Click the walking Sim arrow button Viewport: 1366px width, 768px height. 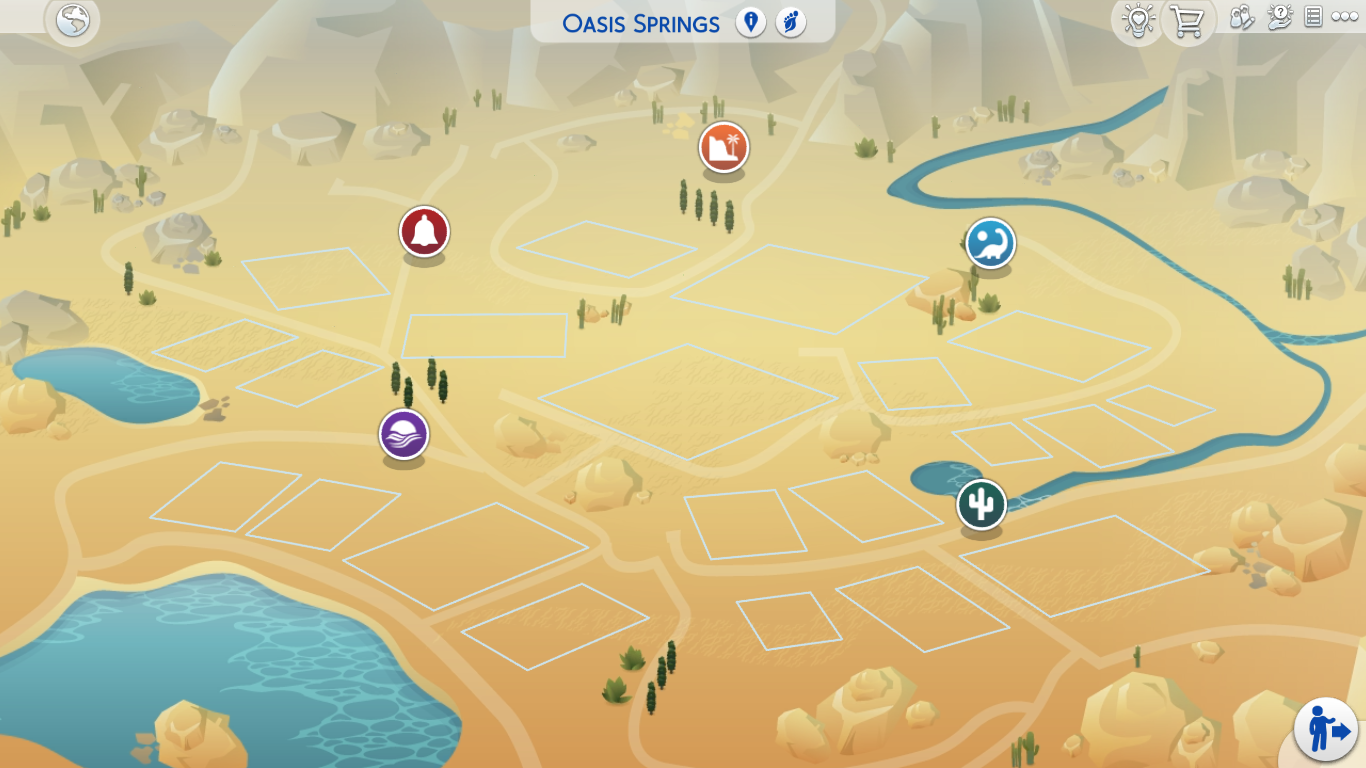(1326, 730)
